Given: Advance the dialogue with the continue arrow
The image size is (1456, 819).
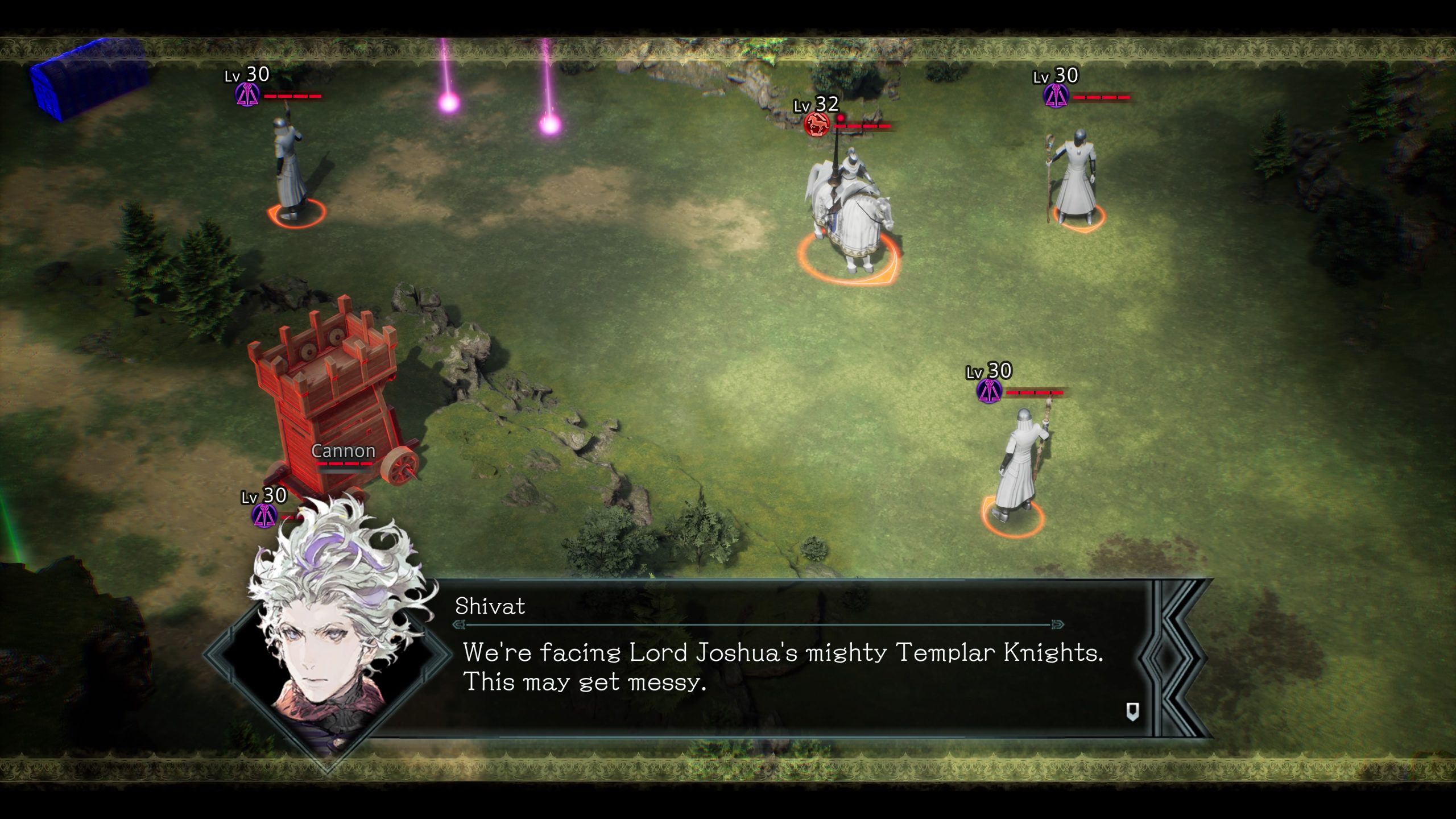Looking at the screenshot, I should click(x=1132, y=712).
